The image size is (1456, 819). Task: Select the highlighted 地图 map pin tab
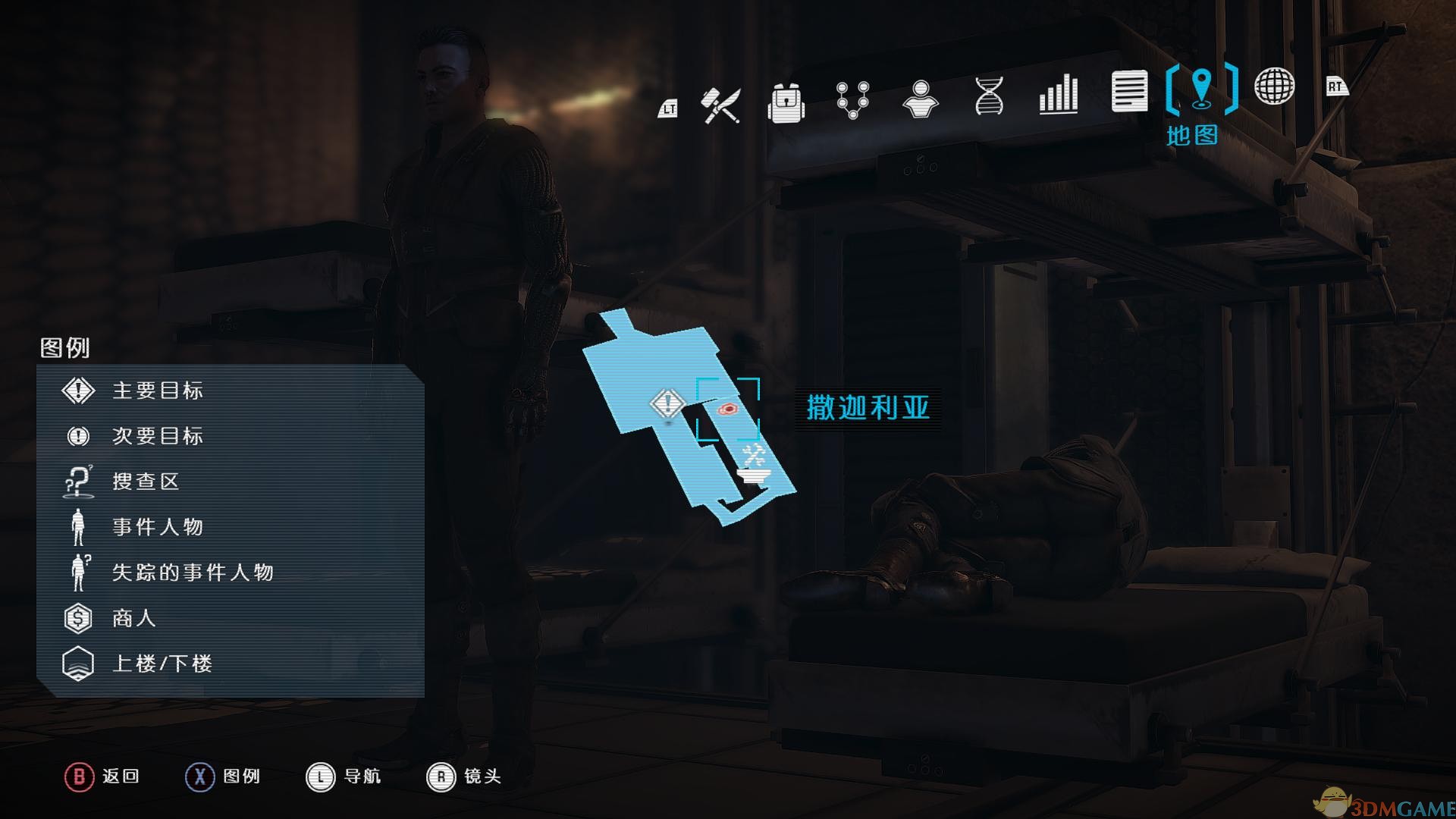click(1200, 87)
